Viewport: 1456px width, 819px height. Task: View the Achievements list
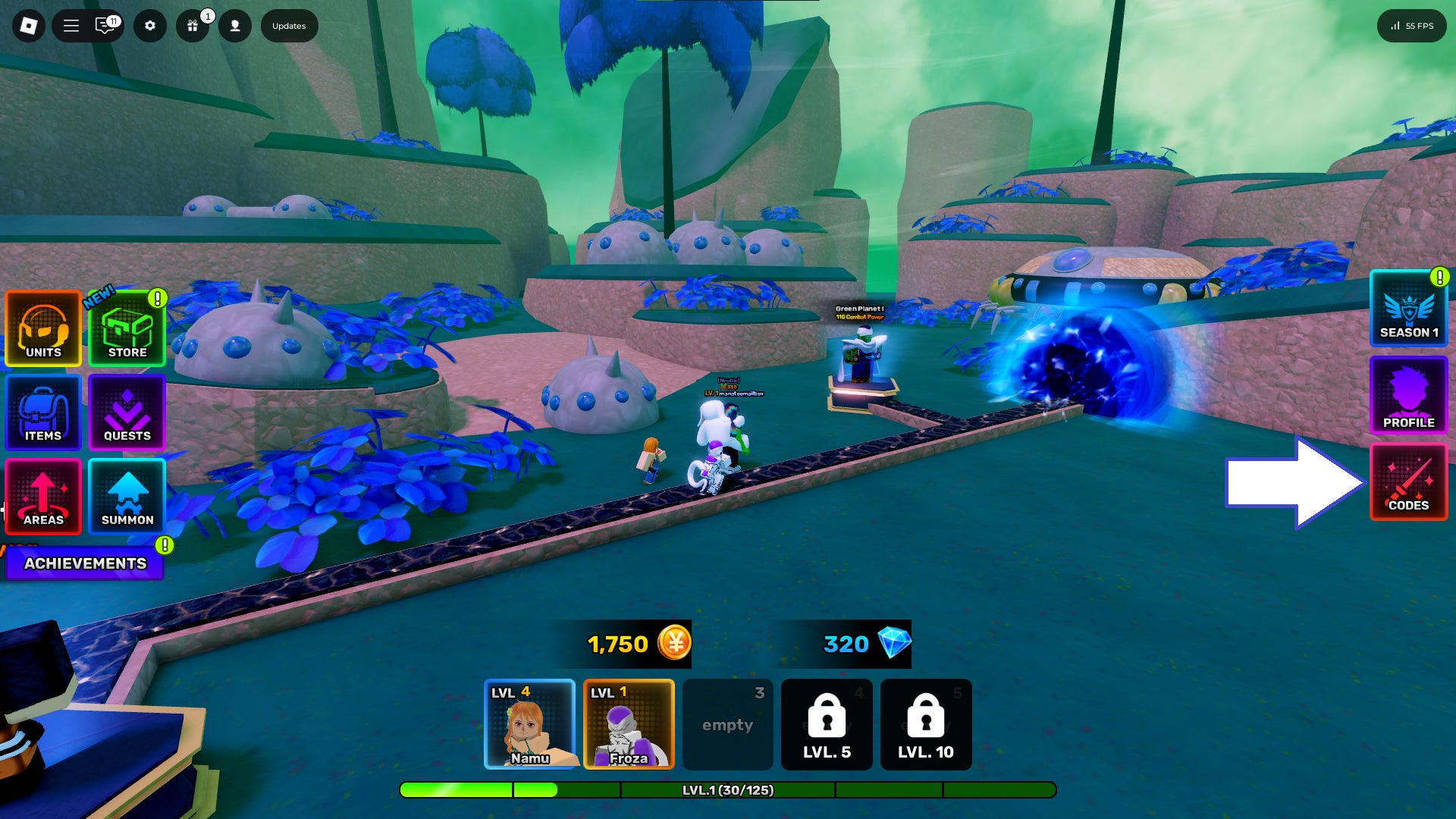pos(85,563)
